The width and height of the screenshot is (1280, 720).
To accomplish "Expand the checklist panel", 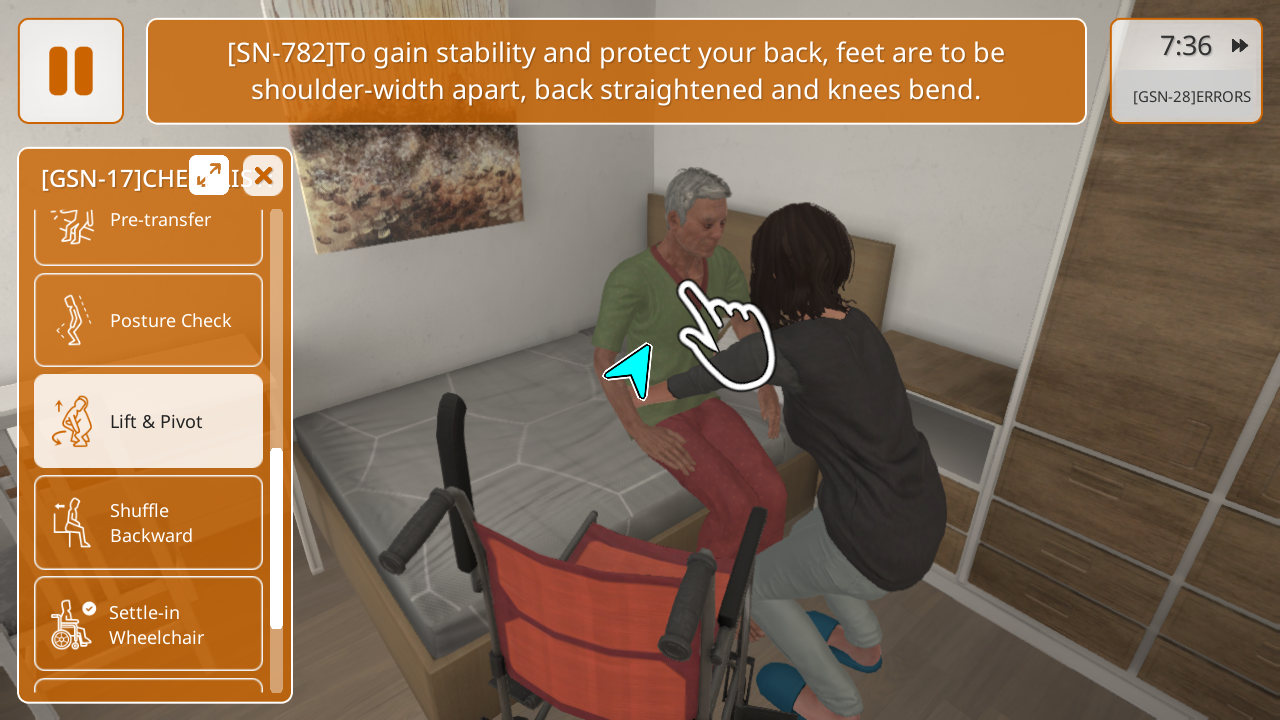I will tap(209, 175).
